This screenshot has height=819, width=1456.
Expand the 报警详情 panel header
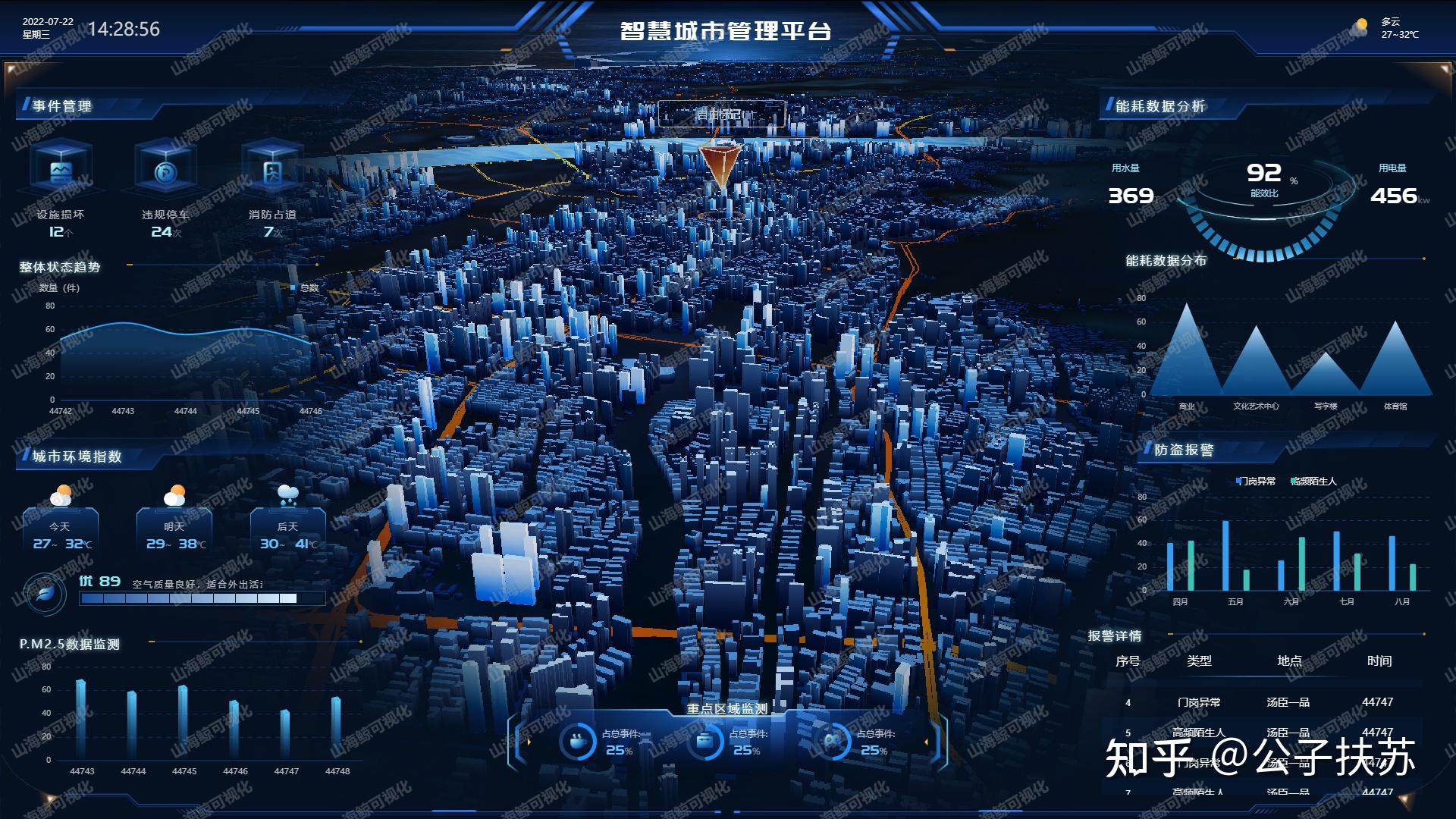click(x=1116, y=637)
